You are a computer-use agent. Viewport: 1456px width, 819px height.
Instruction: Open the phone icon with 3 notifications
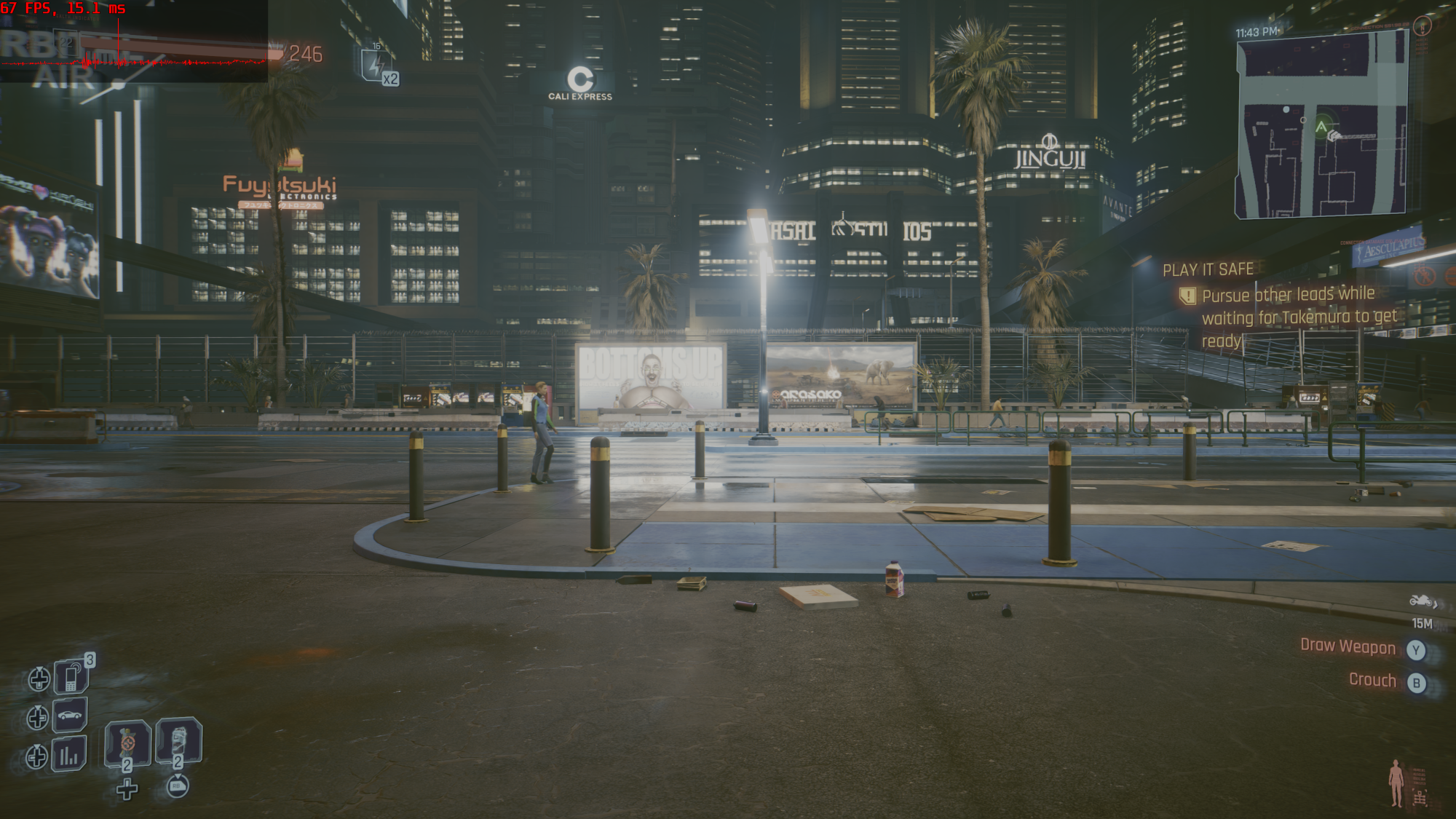point(71,677)
